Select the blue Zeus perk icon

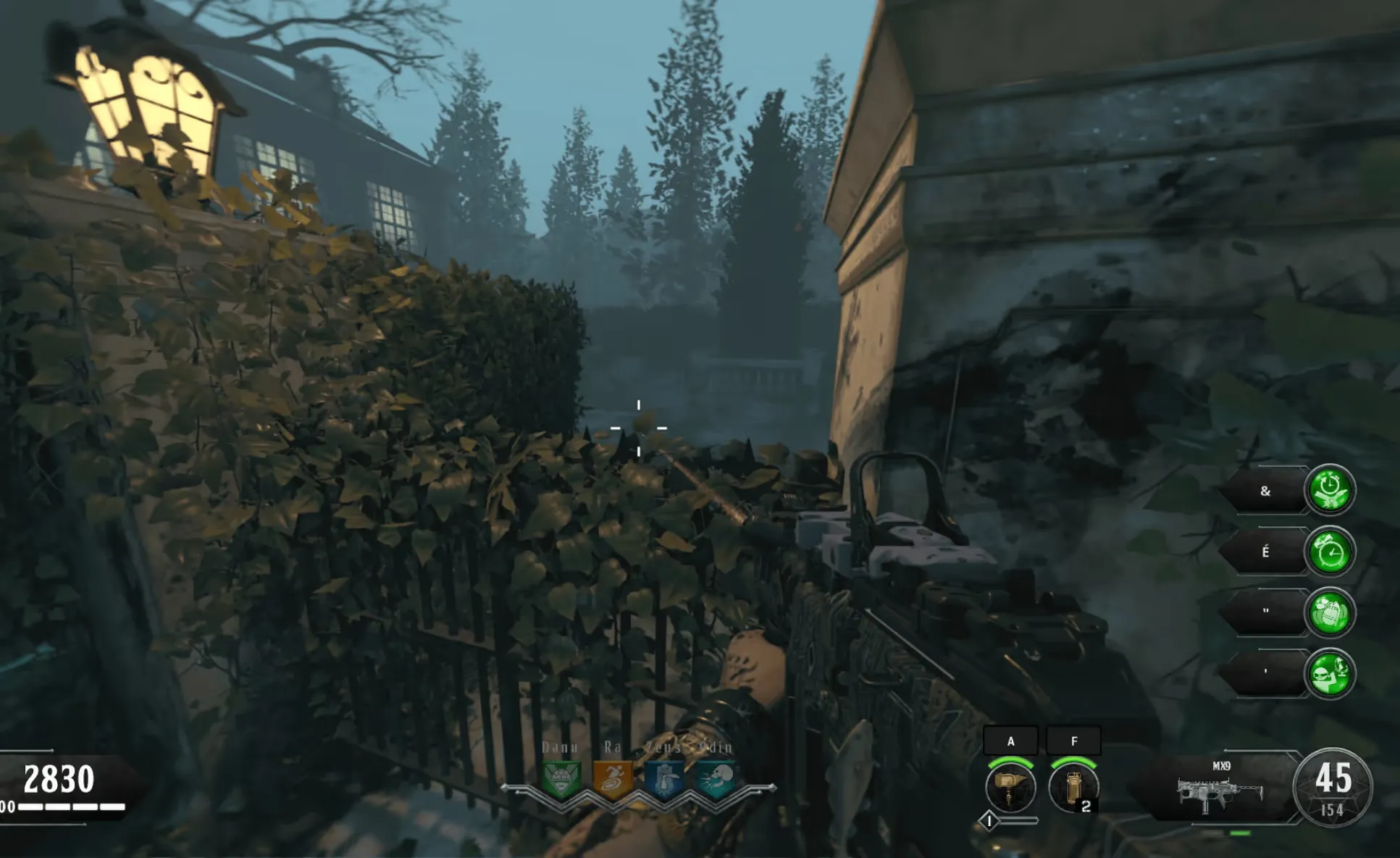coord(664,779)
